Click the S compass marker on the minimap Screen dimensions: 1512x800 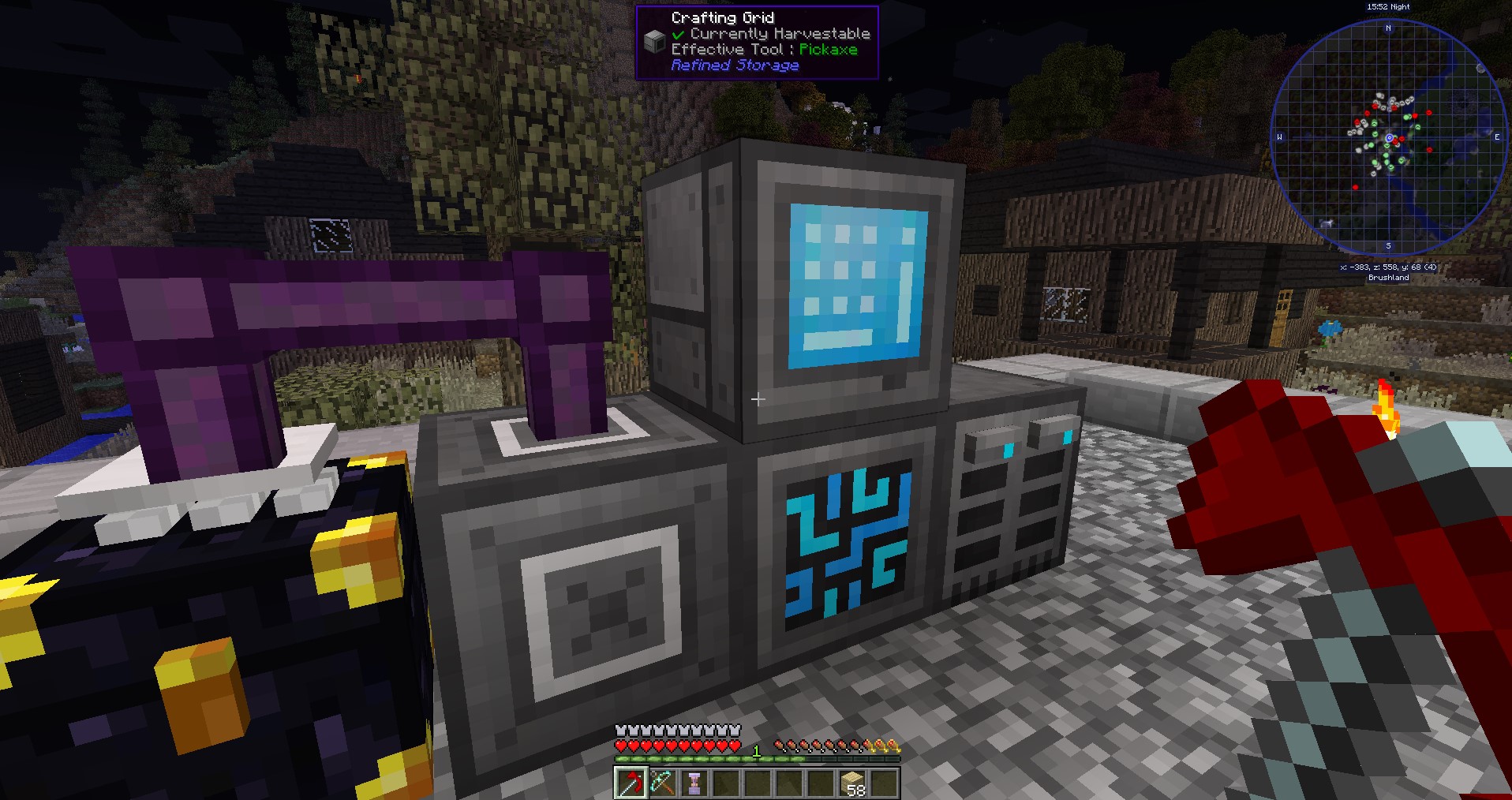(1388, 245)
